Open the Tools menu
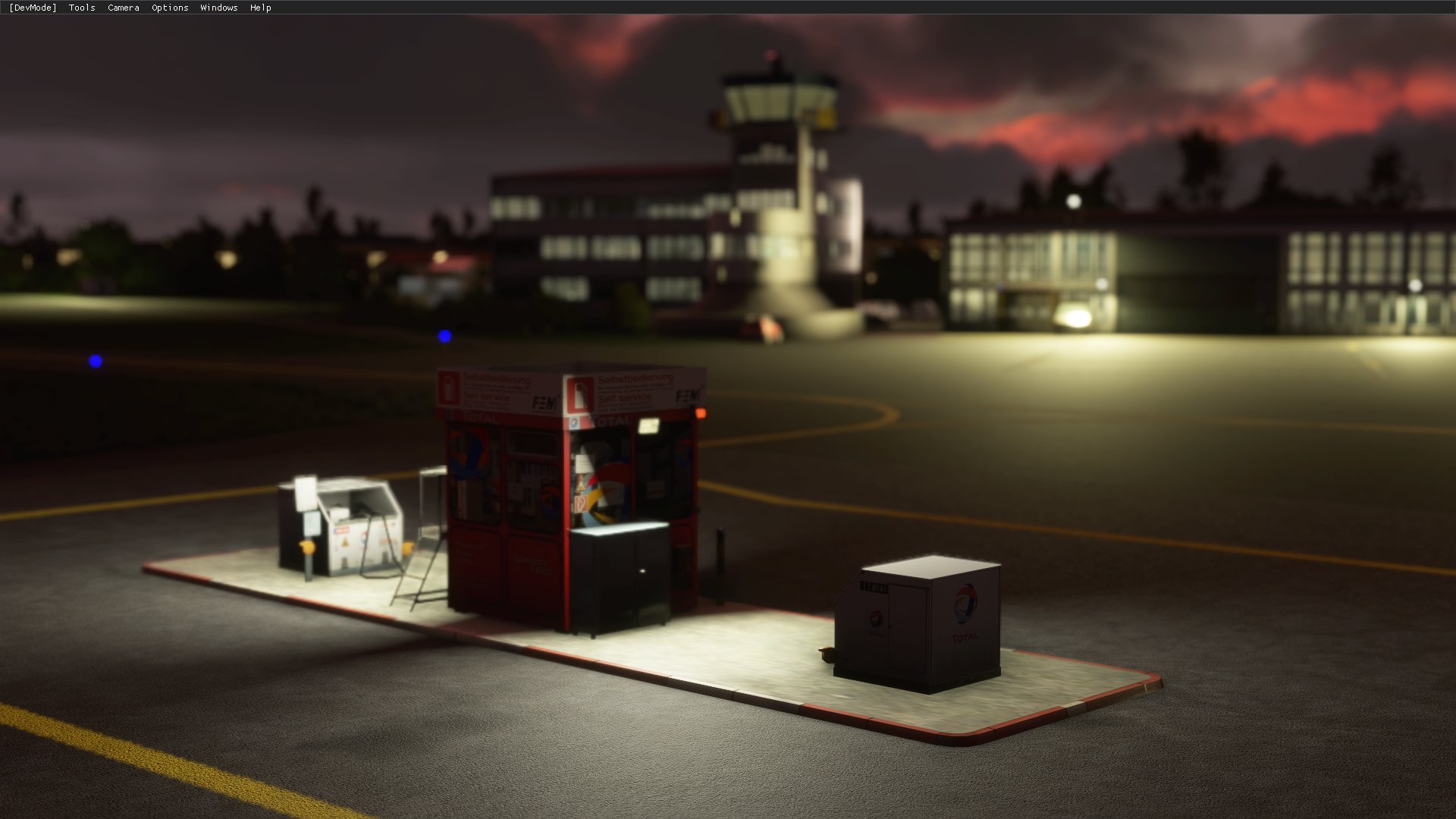This screenshot has height=819, width=1456. click(x=80, y=8)
